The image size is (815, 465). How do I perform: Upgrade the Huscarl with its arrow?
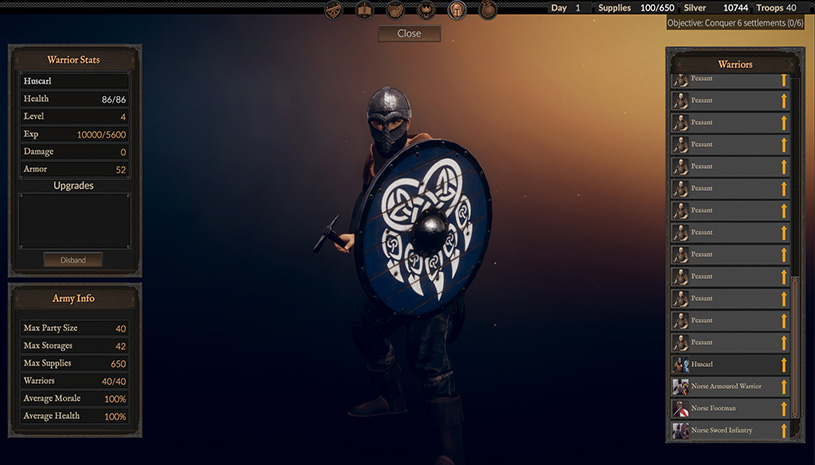[x=784, y=365]
